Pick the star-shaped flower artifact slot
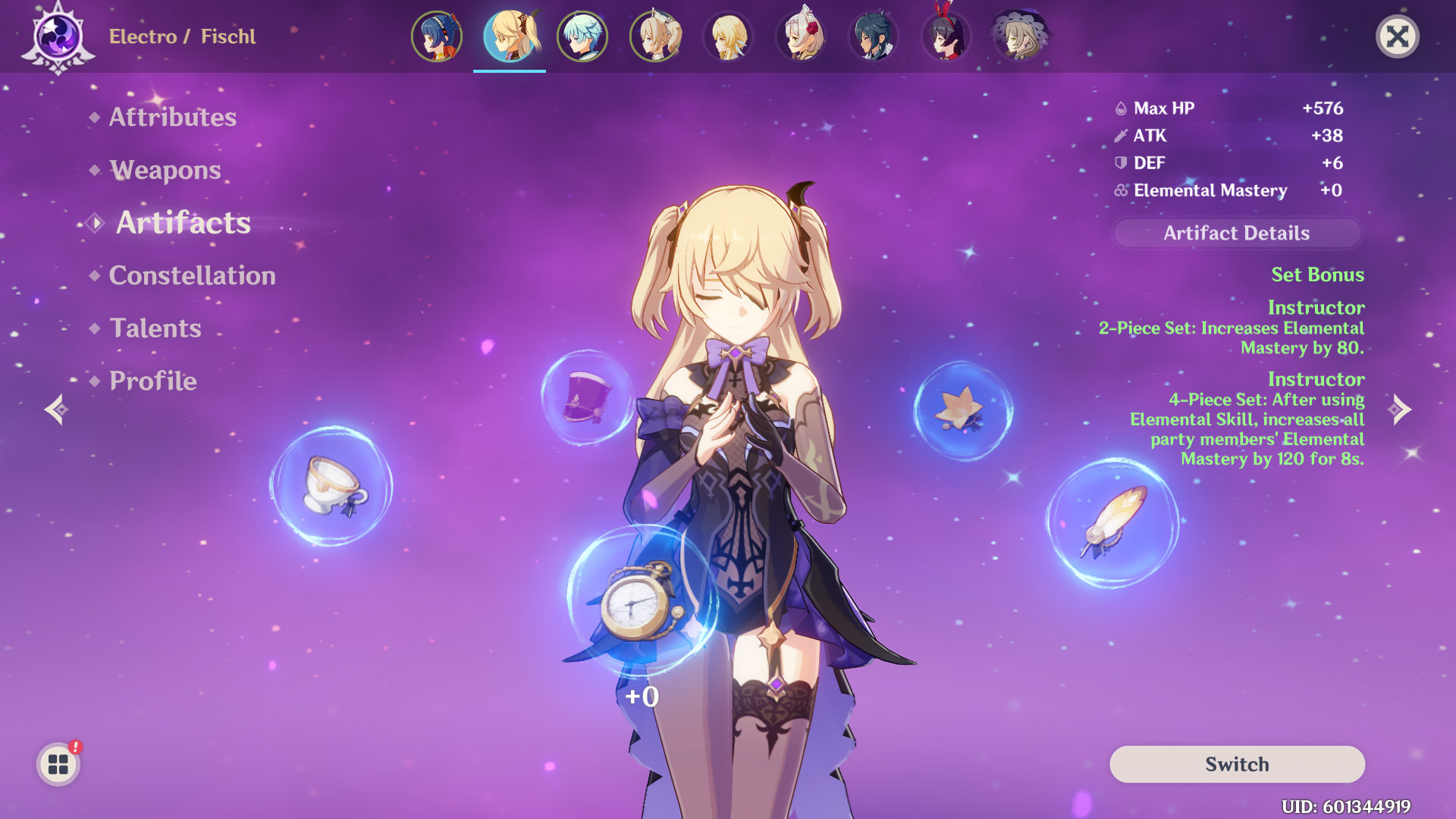1456x819 pixels. click(x=962, y=411)
